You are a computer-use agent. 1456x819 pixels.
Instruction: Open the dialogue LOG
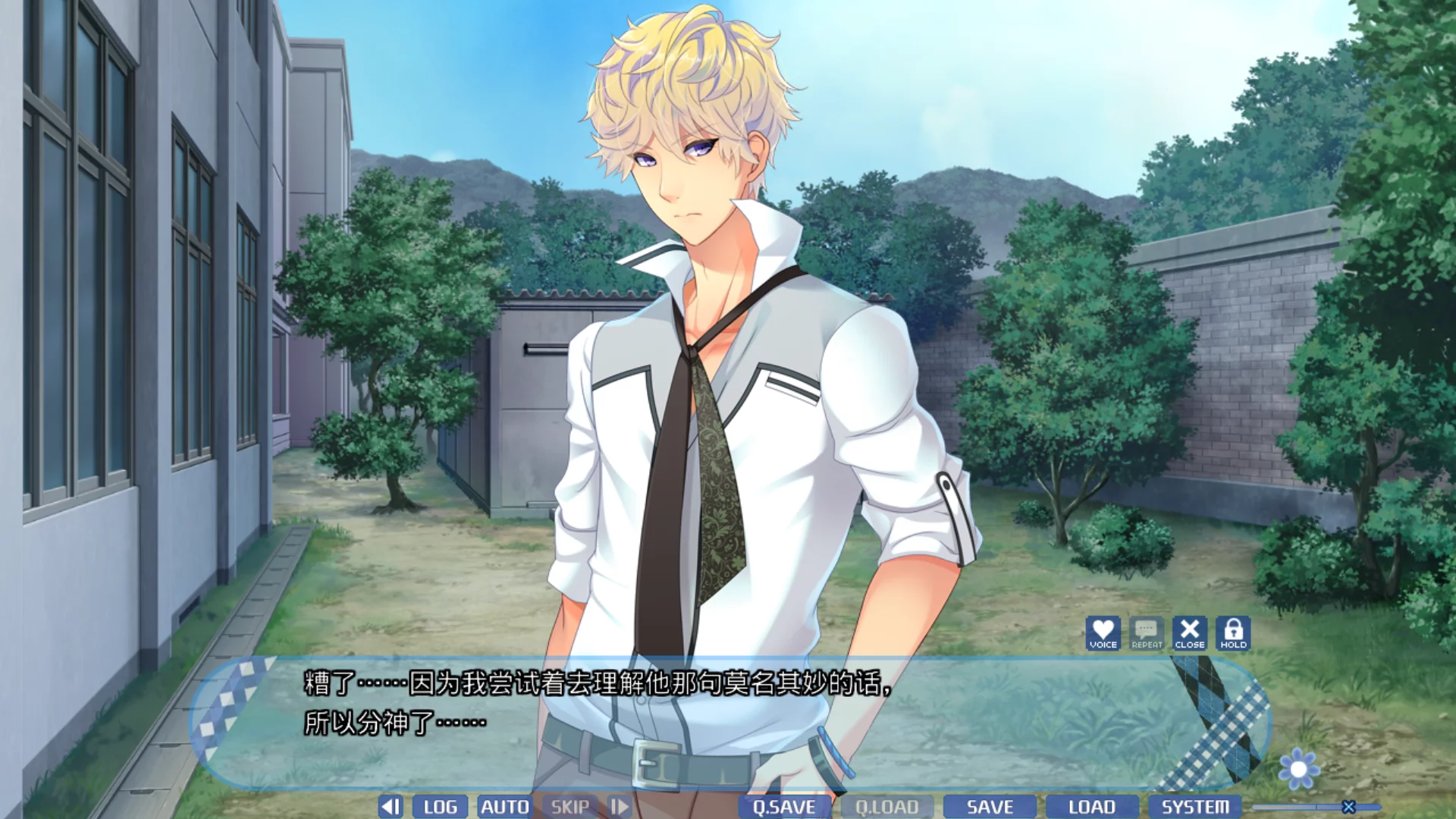coord(440,807)
